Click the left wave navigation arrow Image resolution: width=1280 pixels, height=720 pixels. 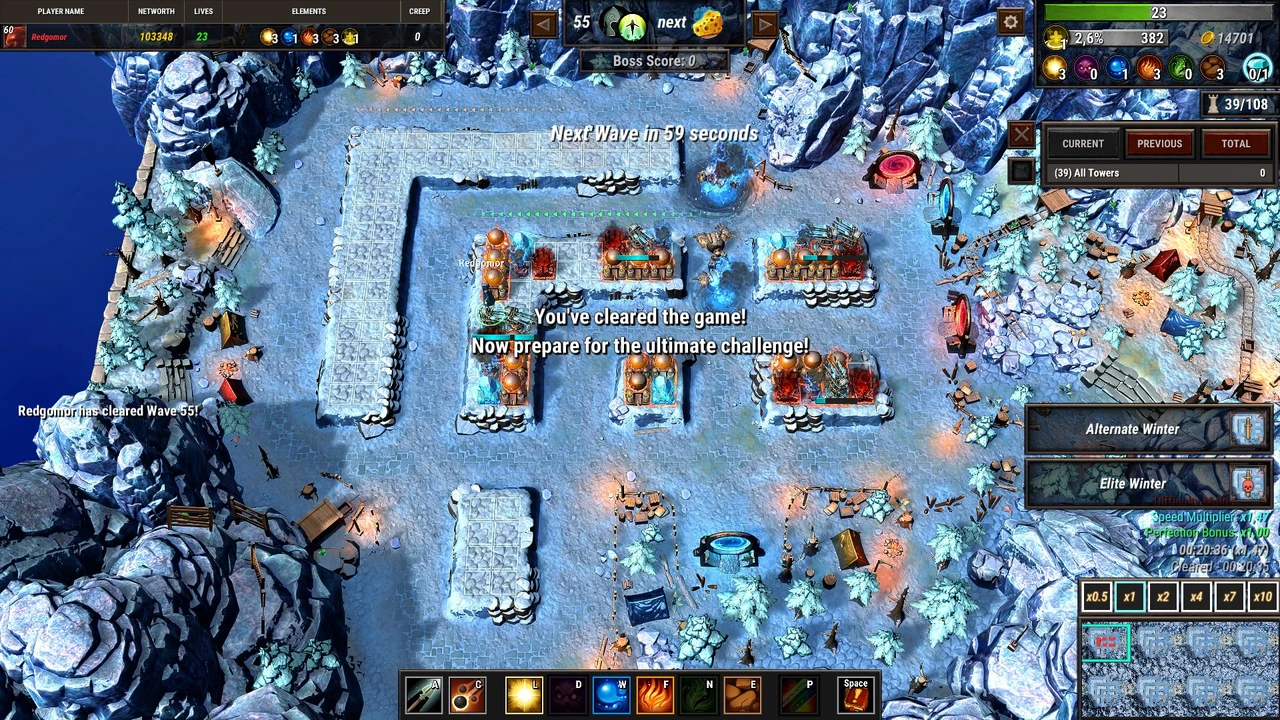(x=543, y=22)
